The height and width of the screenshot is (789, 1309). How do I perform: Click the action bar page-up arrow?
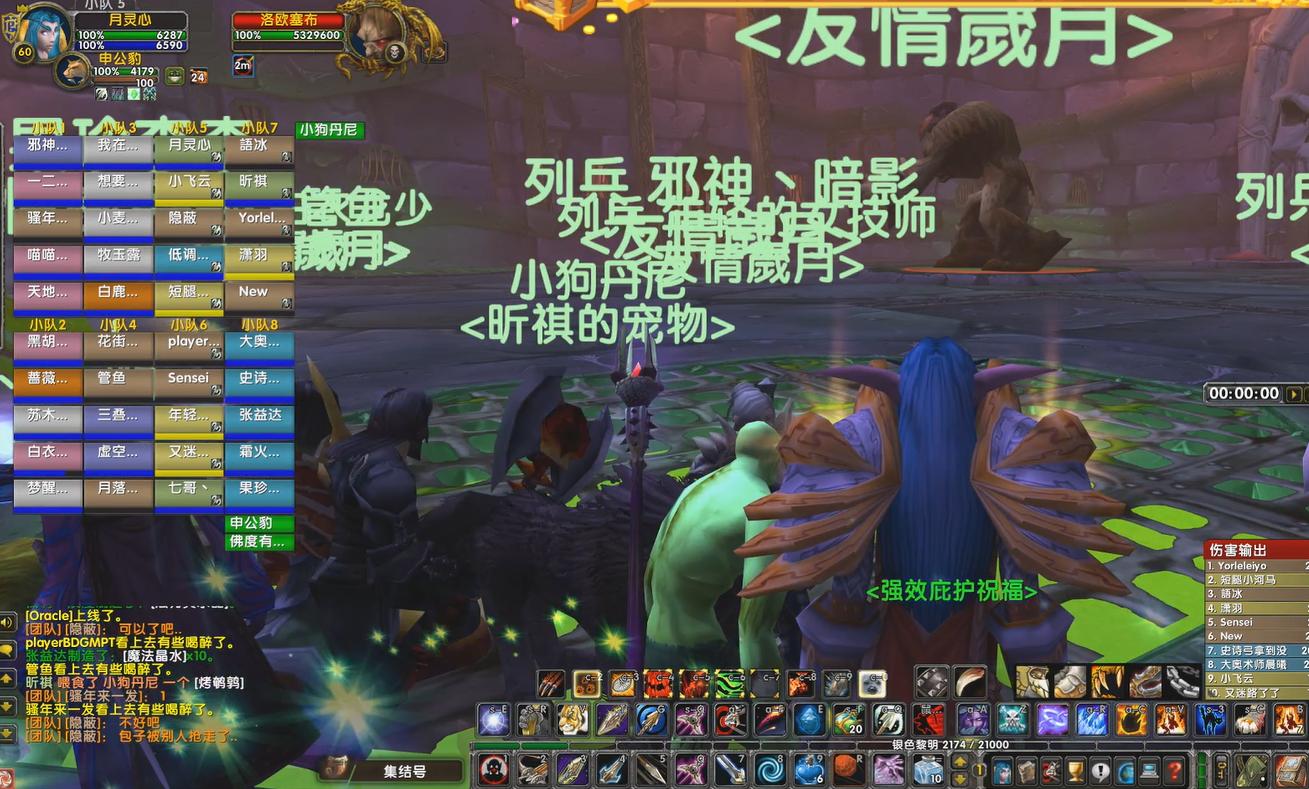coord(961,761)
